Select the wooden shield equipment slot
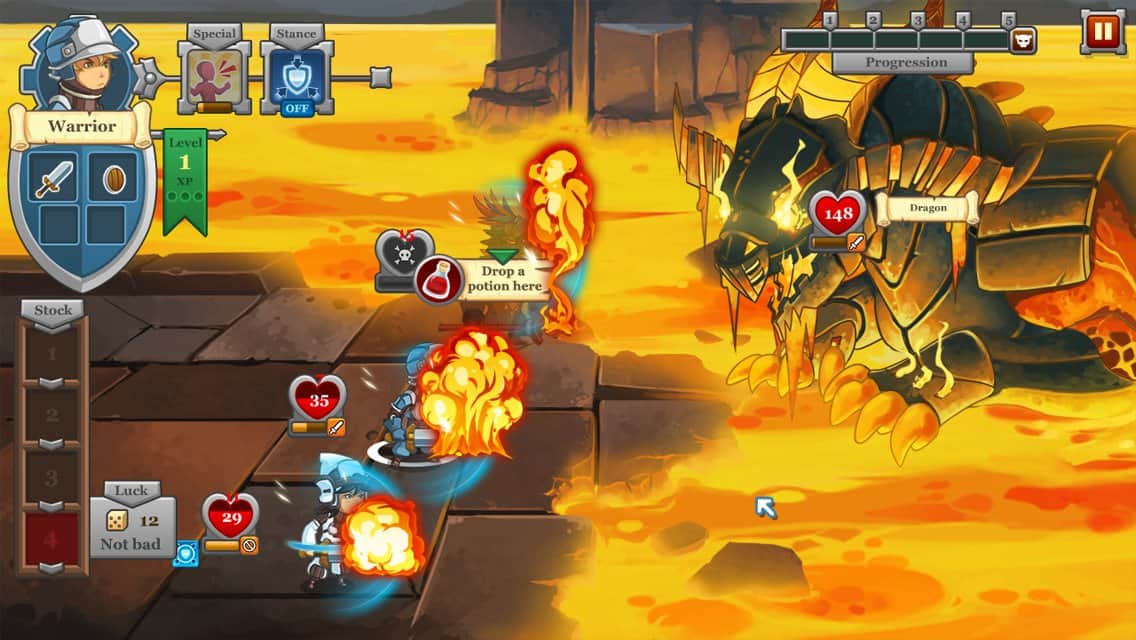The height and width of the screenshot is (640, 1136). click(113, 177)
